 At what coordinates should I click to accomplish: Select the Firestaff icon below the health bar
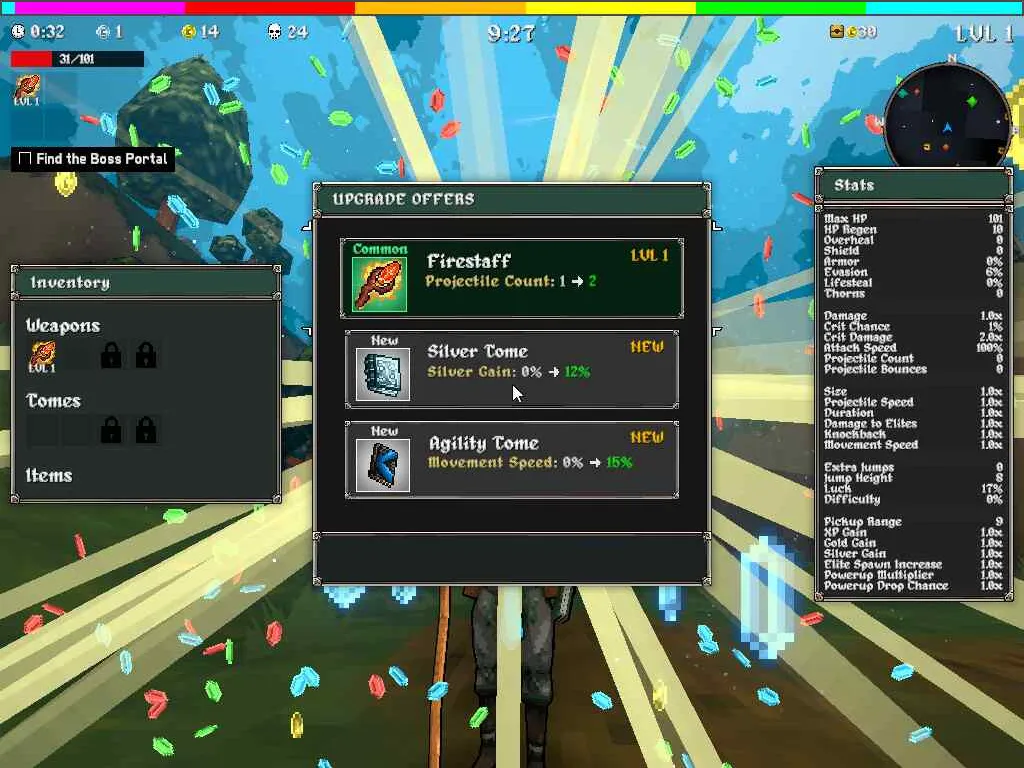[27, 88]
